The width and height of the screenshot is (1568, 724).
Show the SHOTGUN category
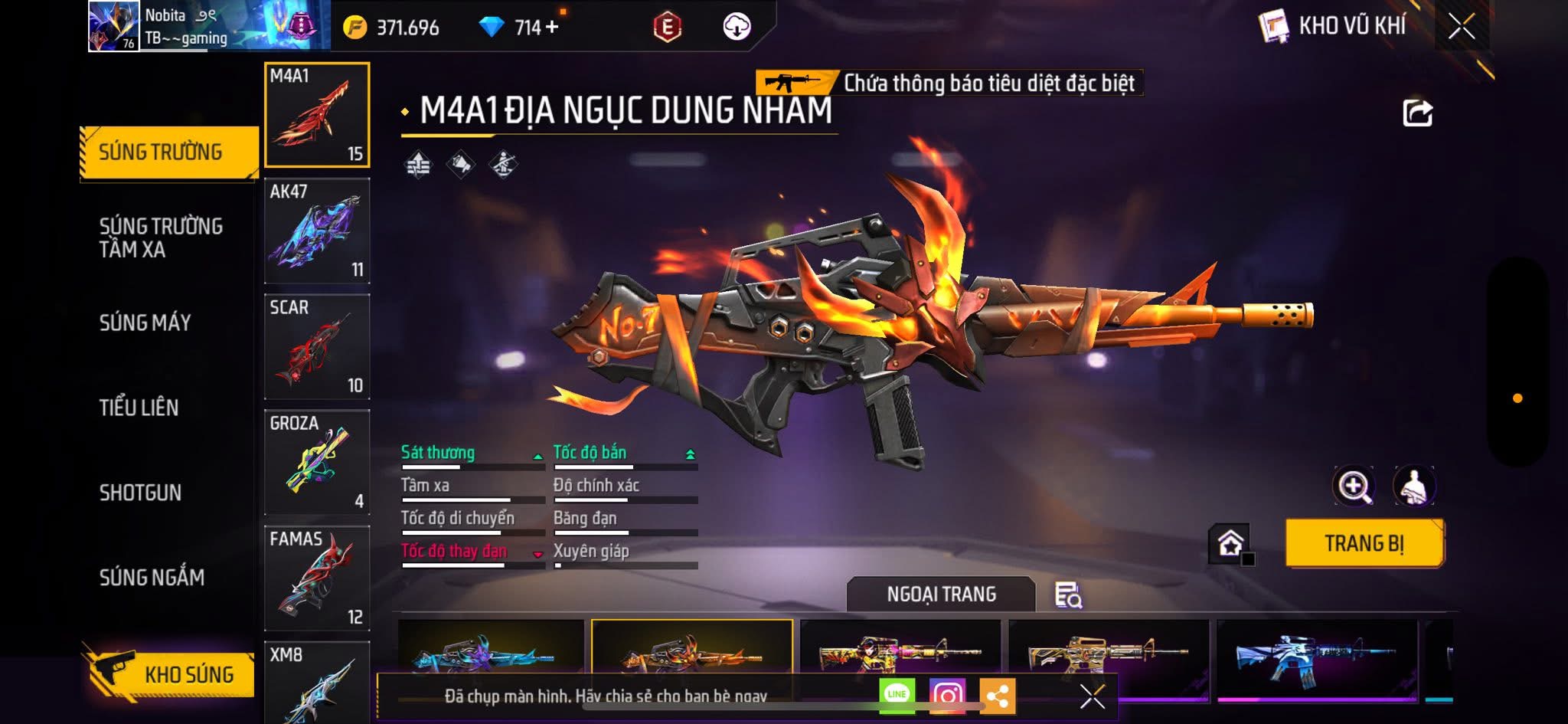pos(140,493)
